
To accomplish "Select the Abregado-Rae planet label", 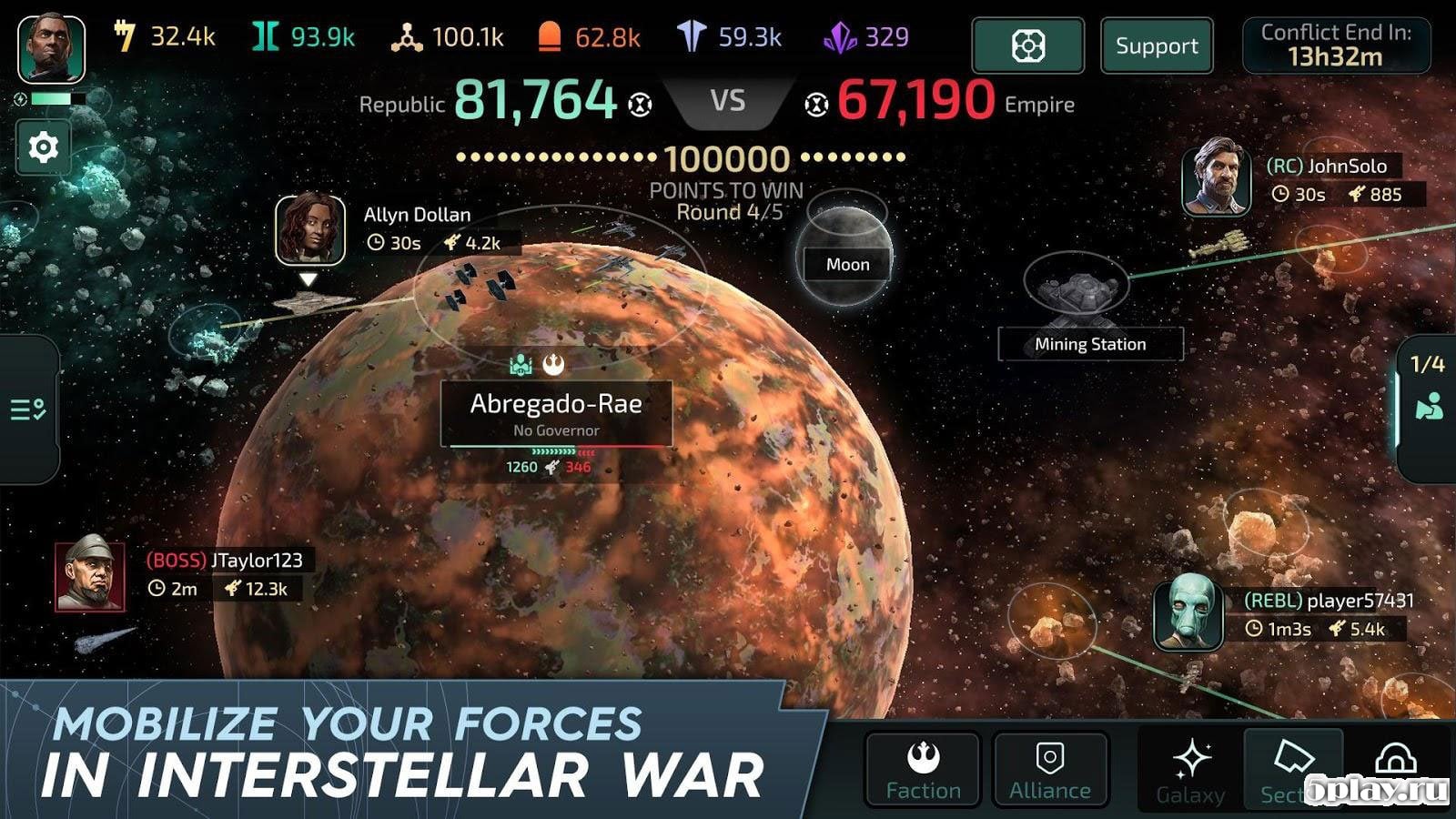I will coord(556,413).
